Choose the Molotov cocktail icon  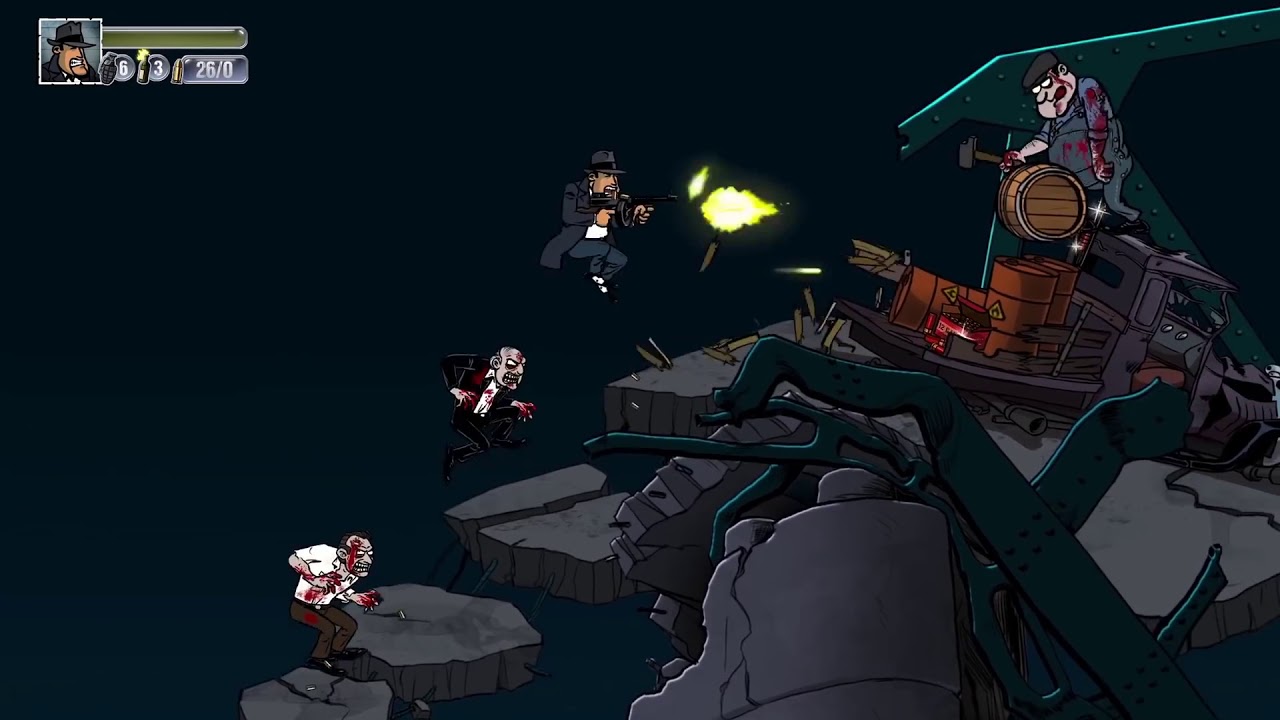pos(143,67)
